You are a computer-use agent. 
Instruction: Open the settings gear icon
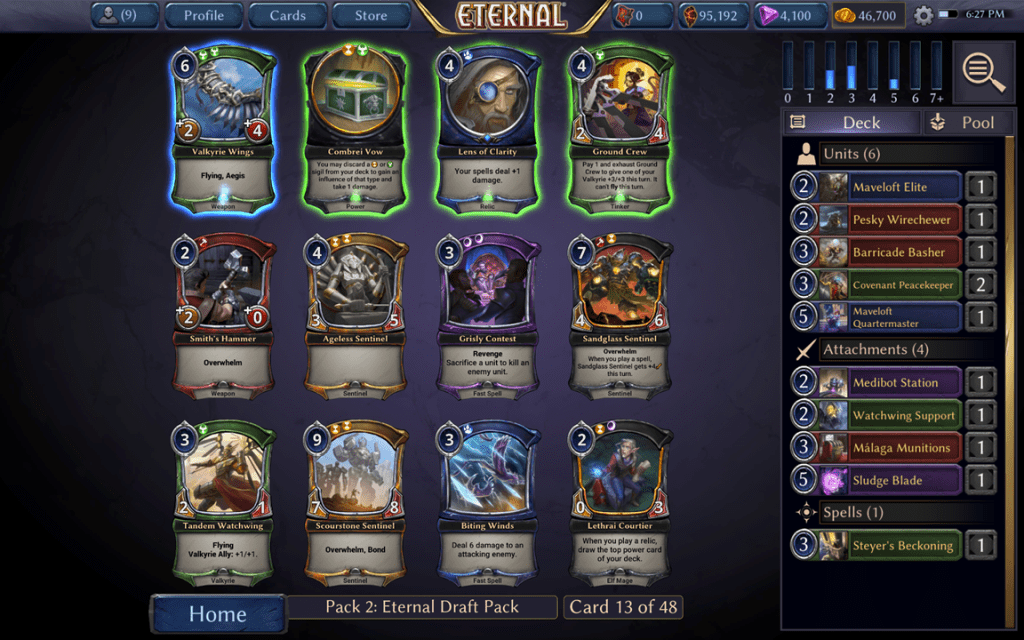[x=923, y=15]
